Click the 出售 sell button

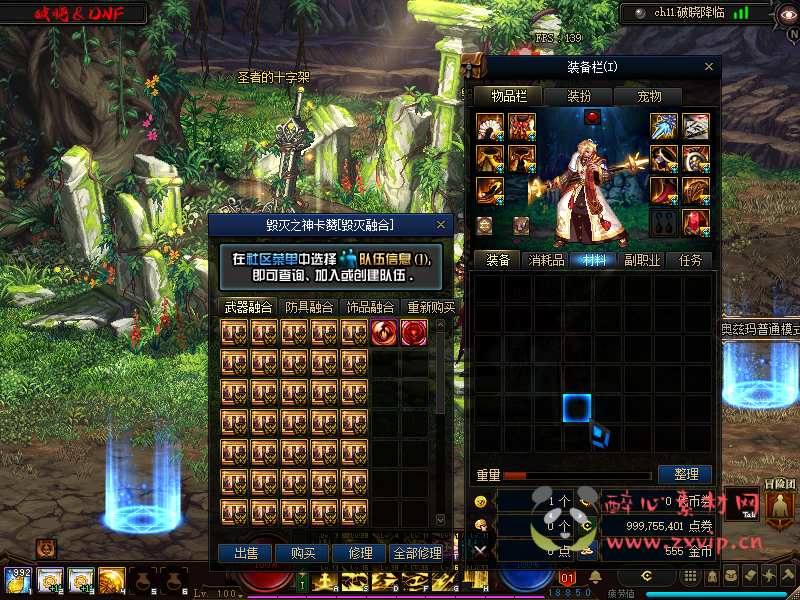[x=245, y=553]
